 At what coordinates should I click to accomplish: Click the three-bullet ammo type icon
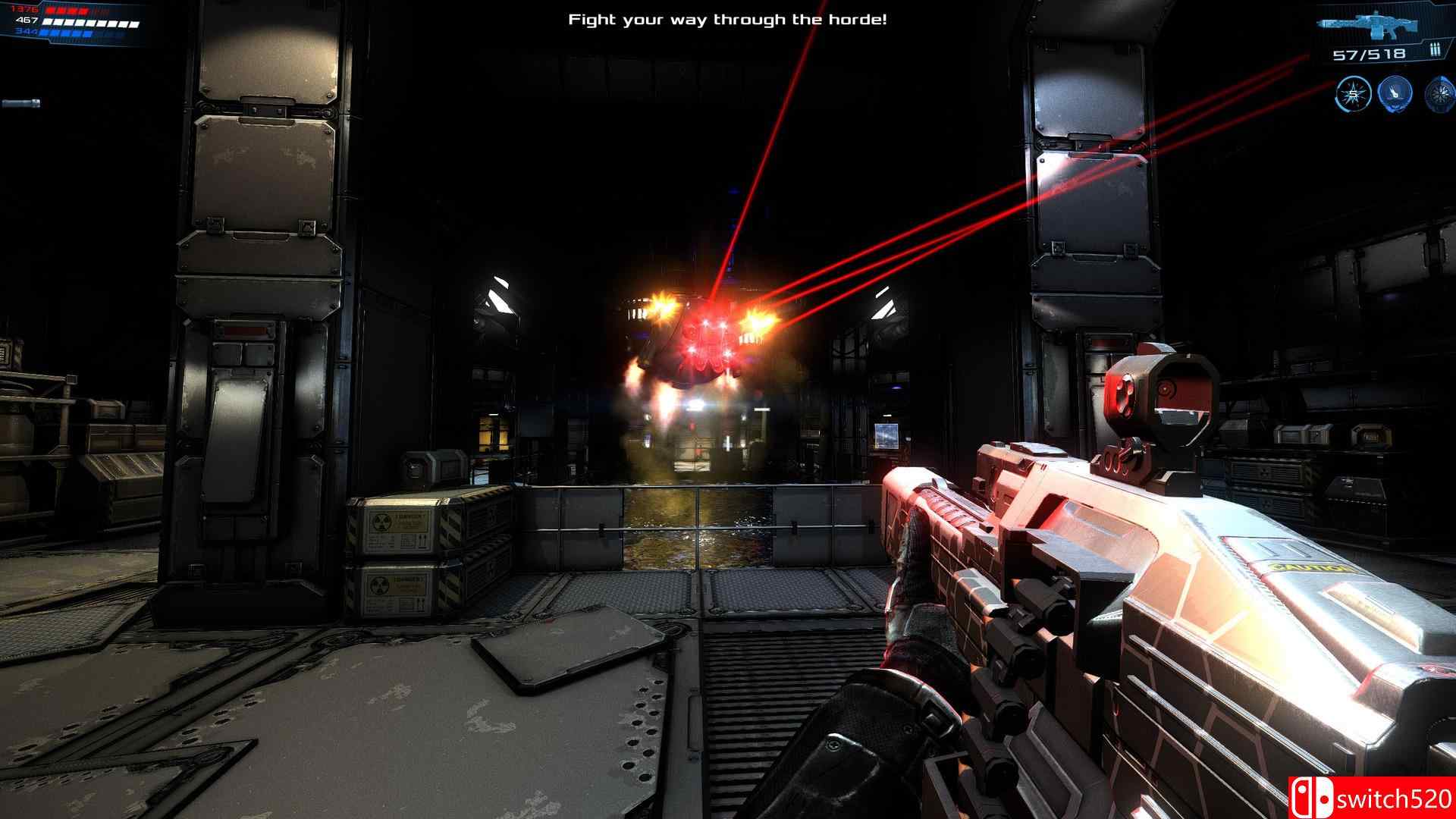coord(1434,51)
